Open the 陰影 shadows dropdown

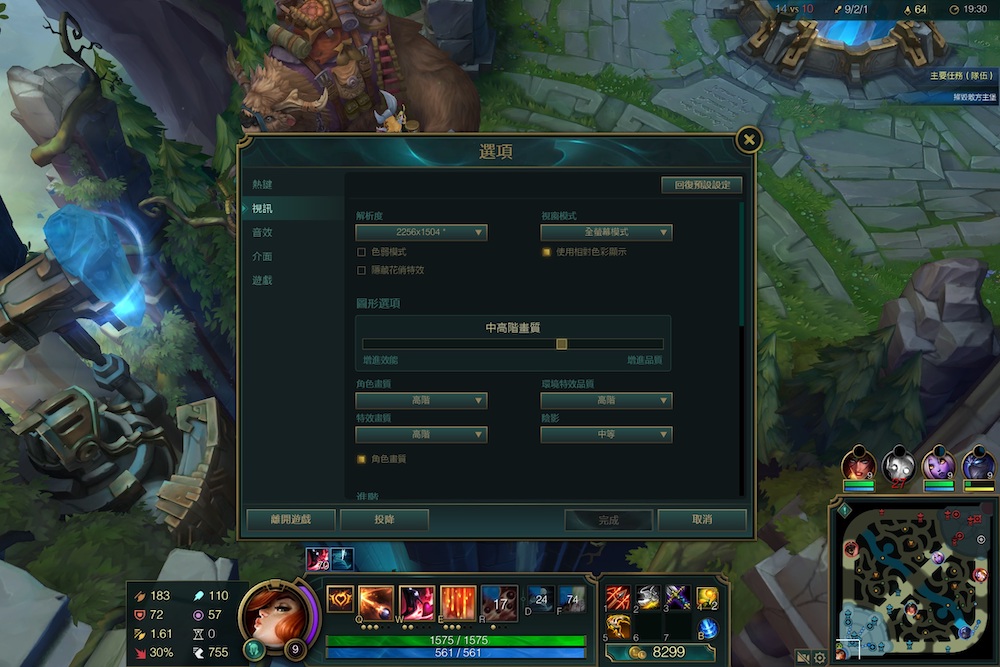pos(606,435)
